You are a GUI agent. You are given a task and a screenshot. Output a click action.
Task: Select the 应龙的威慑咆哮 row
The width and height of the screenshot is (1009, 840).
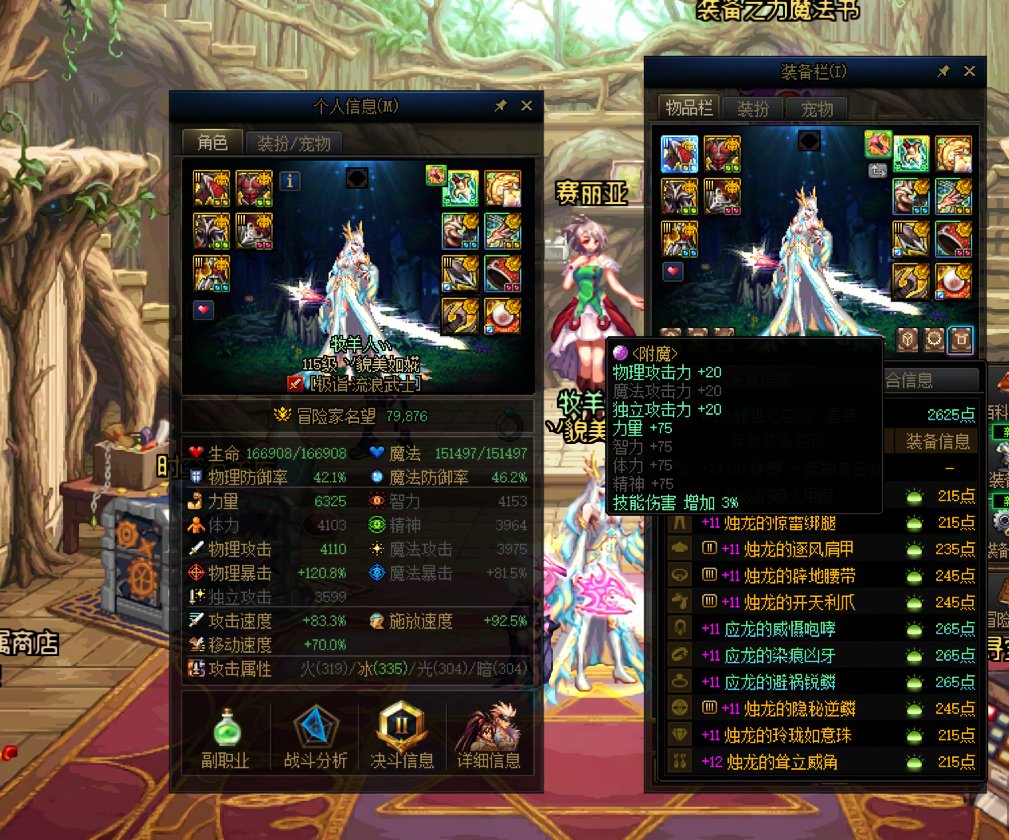[780, 629]
